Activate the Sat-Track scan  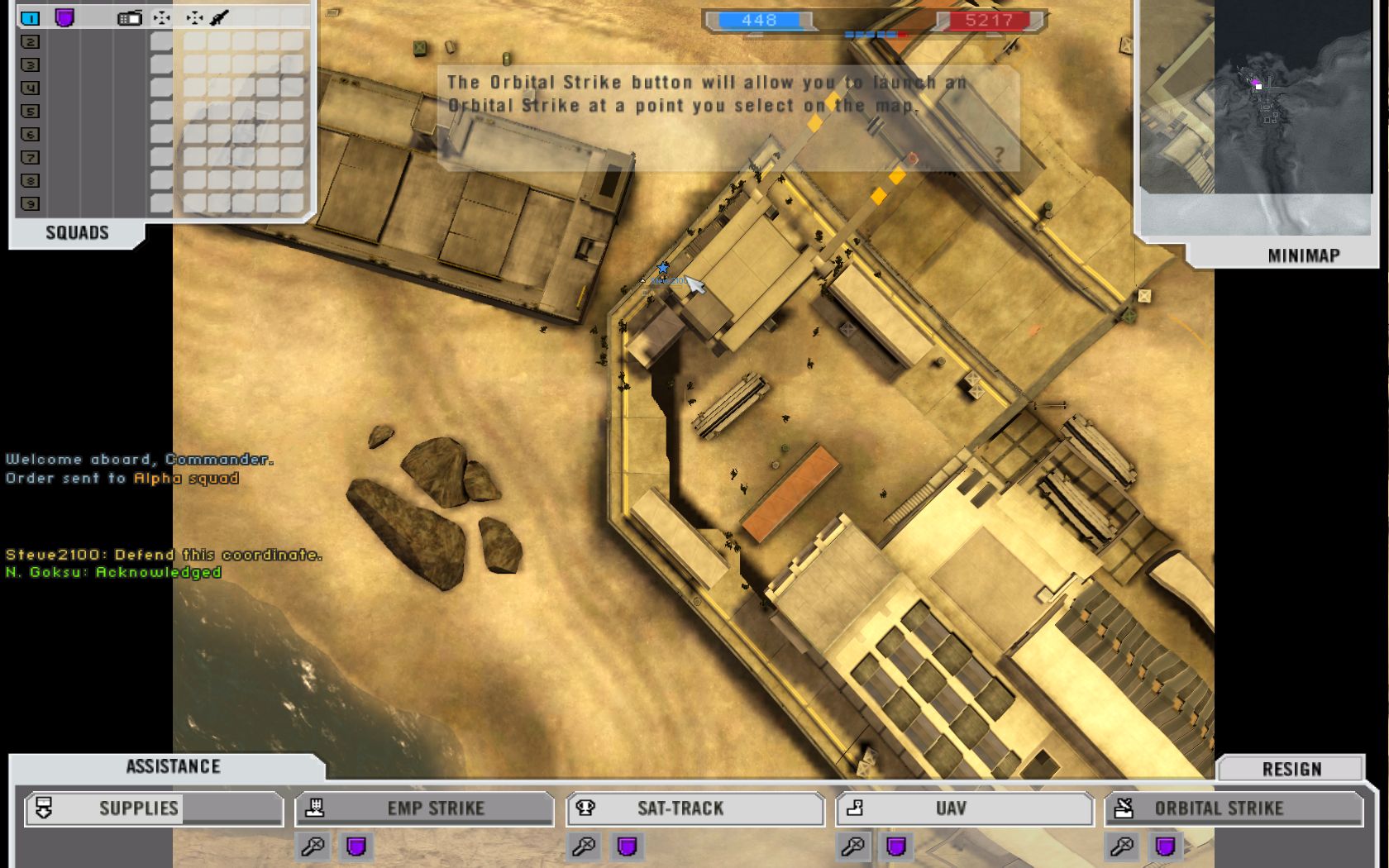(694, 808)
